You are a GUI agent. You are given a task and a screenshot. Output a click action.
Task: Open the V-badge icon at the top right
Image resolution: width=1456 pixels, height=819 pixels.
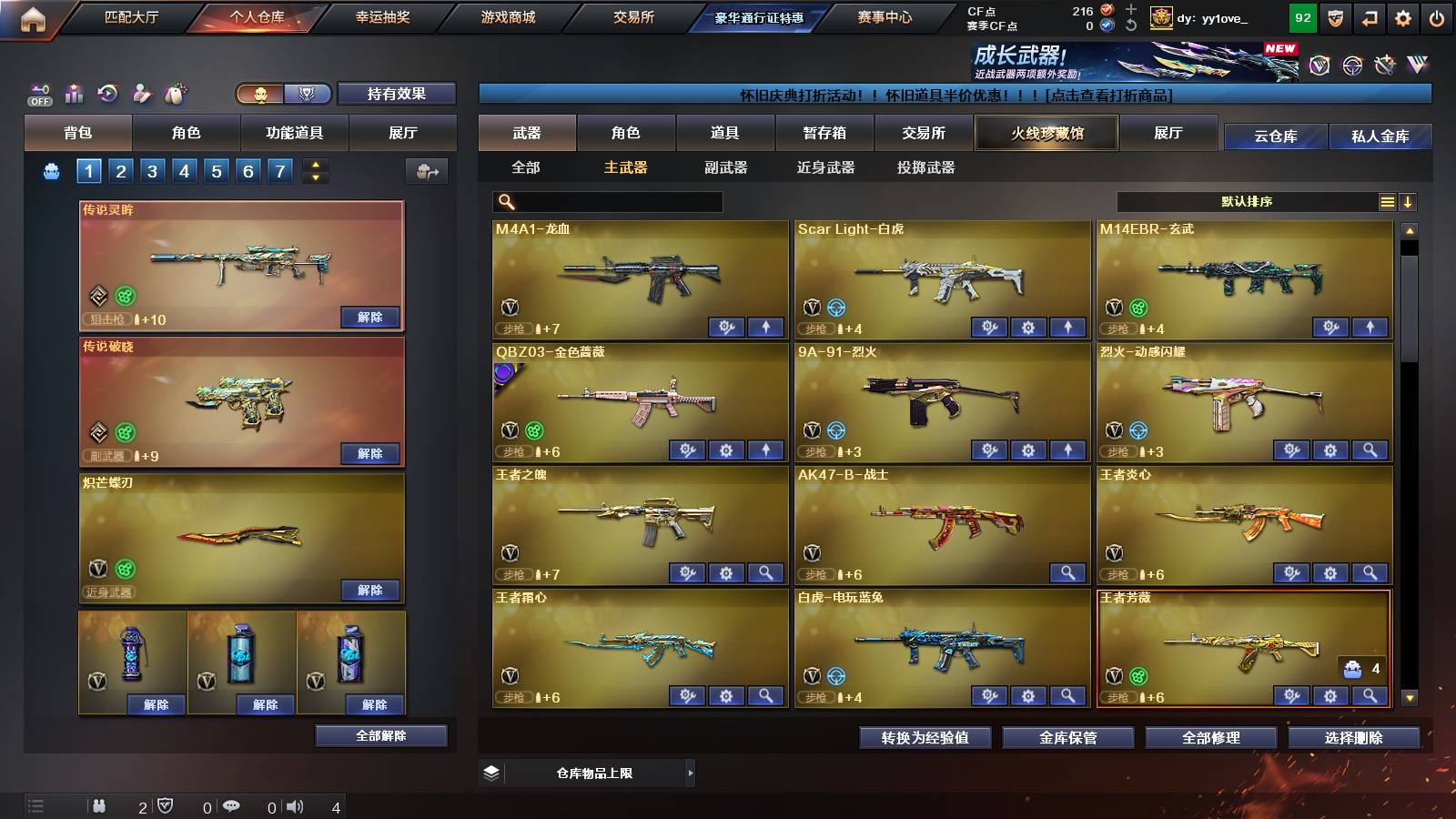[1318, 65]
